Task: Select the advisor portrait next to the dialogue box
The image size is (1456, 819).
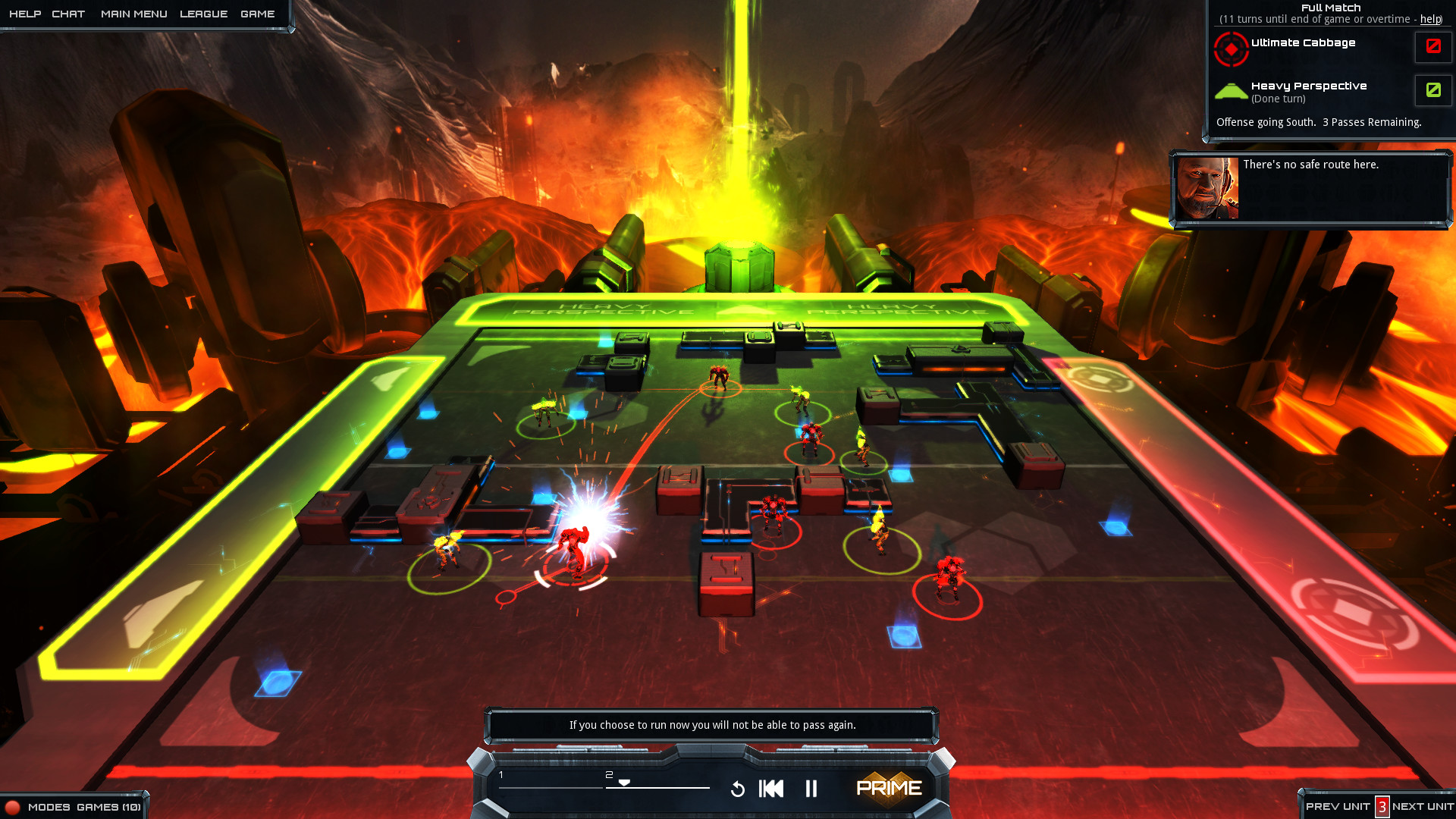Action: click(x=1207, y=188)
